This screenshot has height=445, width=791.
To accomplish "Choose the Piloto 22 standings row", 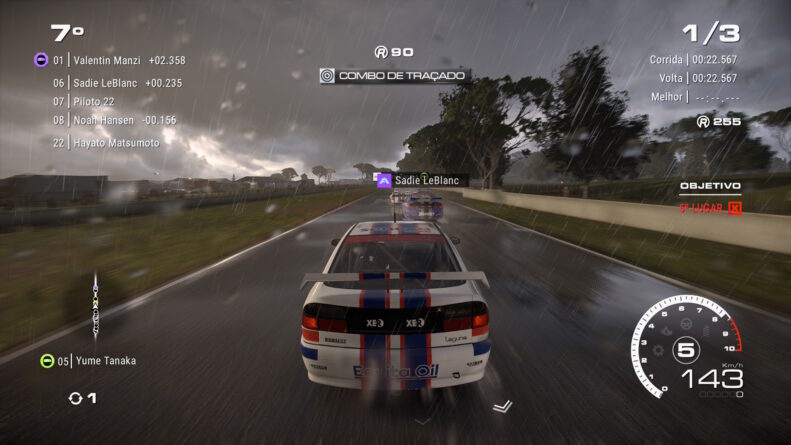I will point(93,102).
